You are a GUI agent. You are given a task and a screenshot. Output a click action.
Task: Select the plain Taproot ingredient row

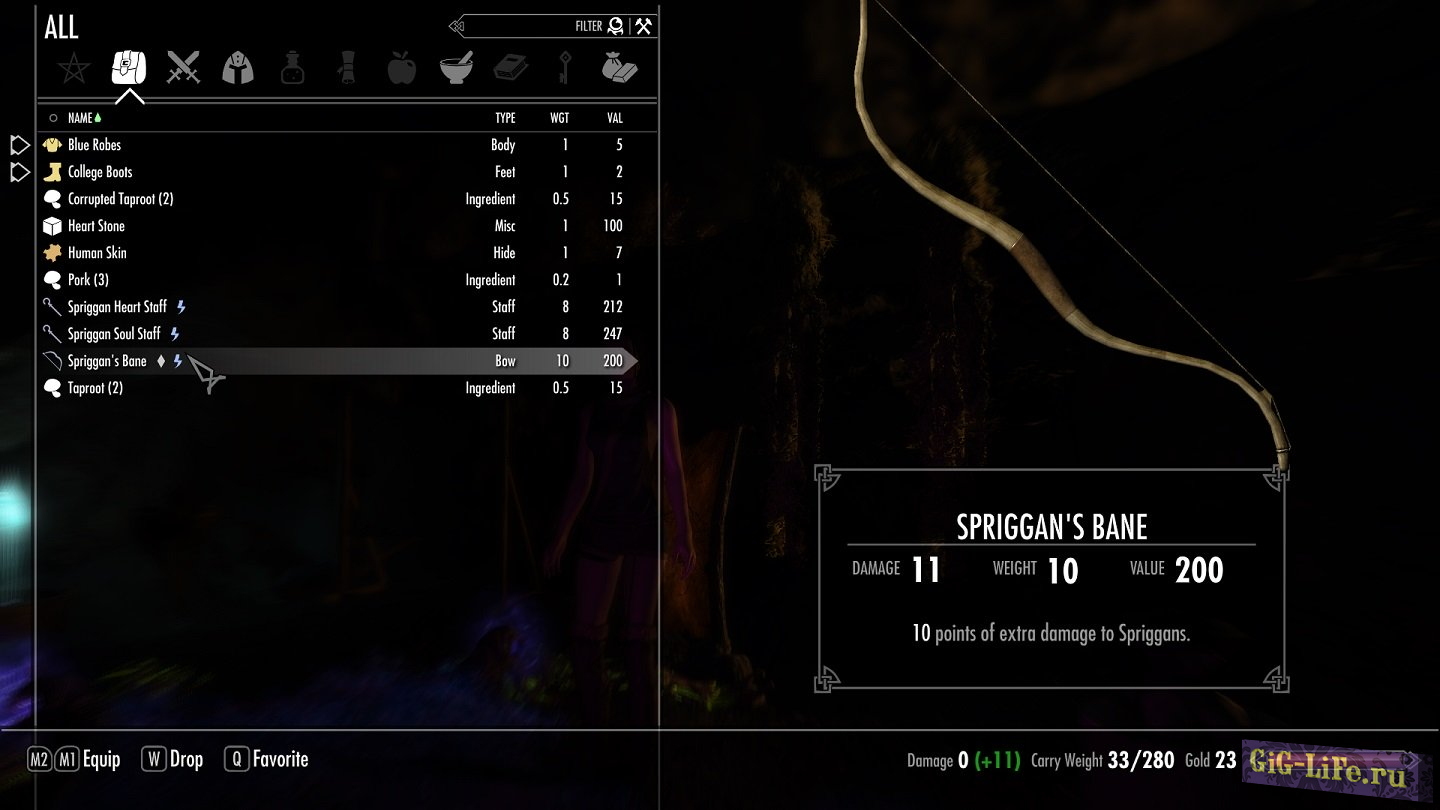coord(95,388)
